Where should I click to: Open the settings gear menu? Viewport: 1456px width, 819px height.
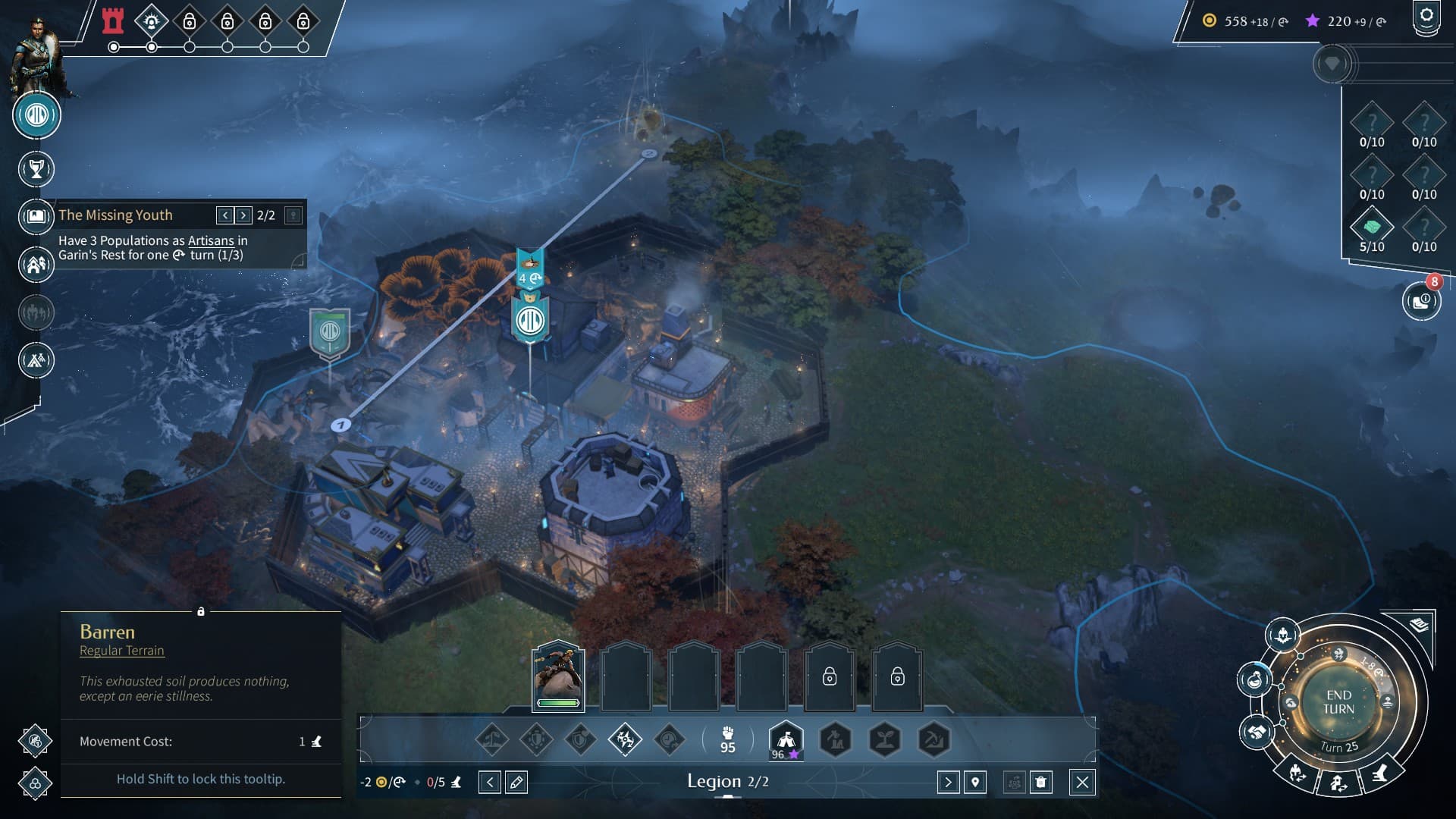pyautogui.click(x=1426, y=17)
